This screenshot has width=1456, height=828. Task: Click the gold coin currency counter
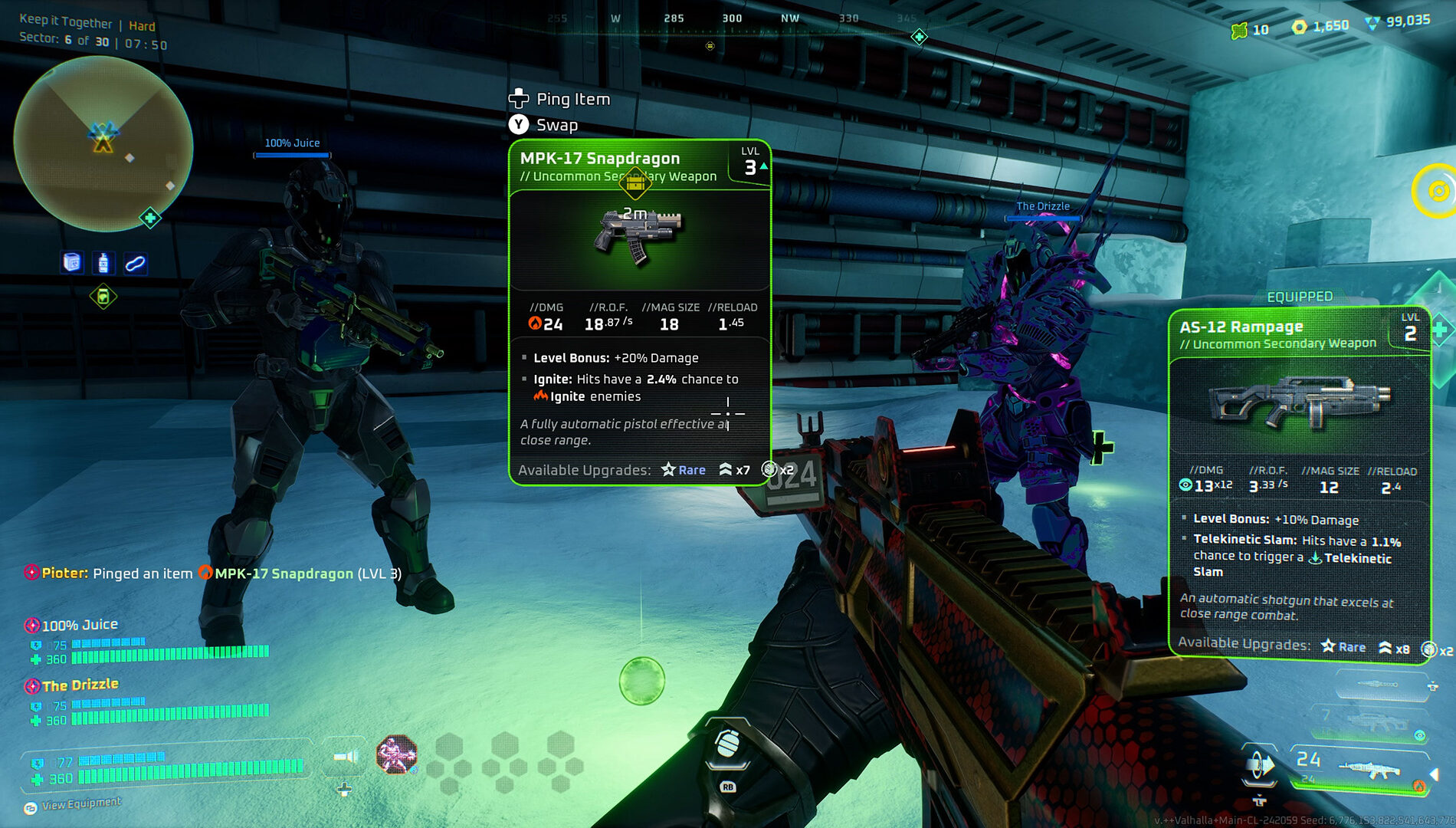click(x=1320, y=26)
